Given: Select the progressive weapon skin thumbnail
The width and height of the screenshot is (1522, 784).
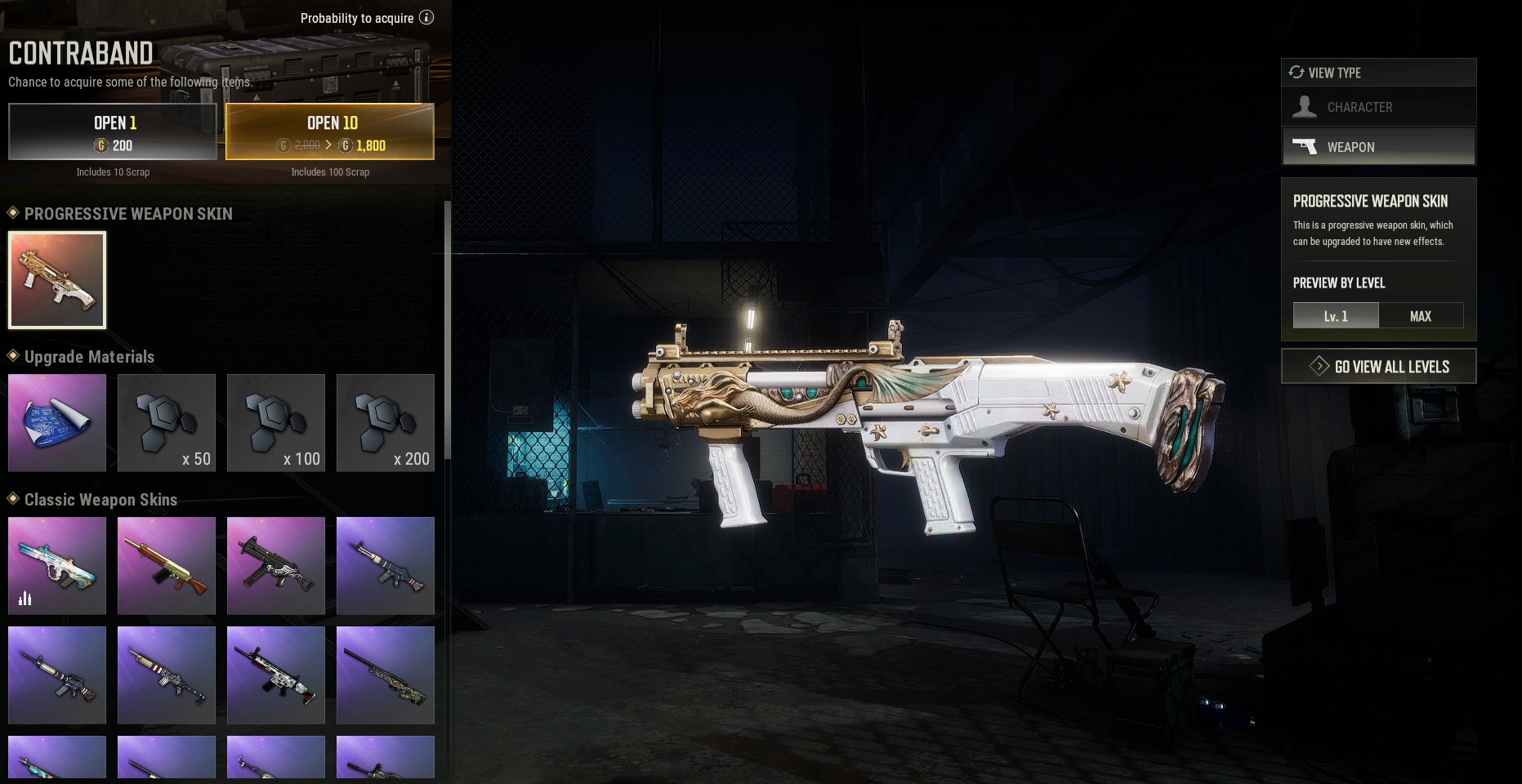Looking at the screenshot, I should tap(57, 280).
